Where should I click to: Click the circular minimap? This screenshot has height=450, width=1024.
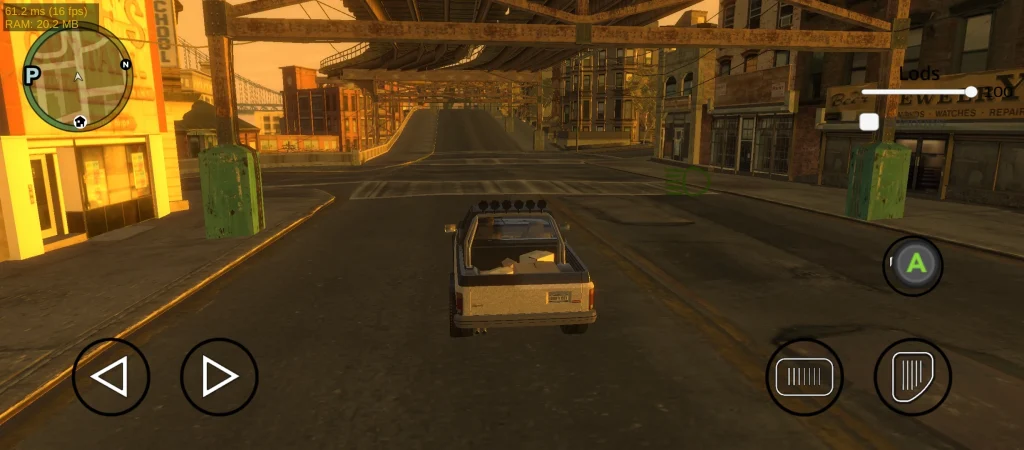[78, 78]
